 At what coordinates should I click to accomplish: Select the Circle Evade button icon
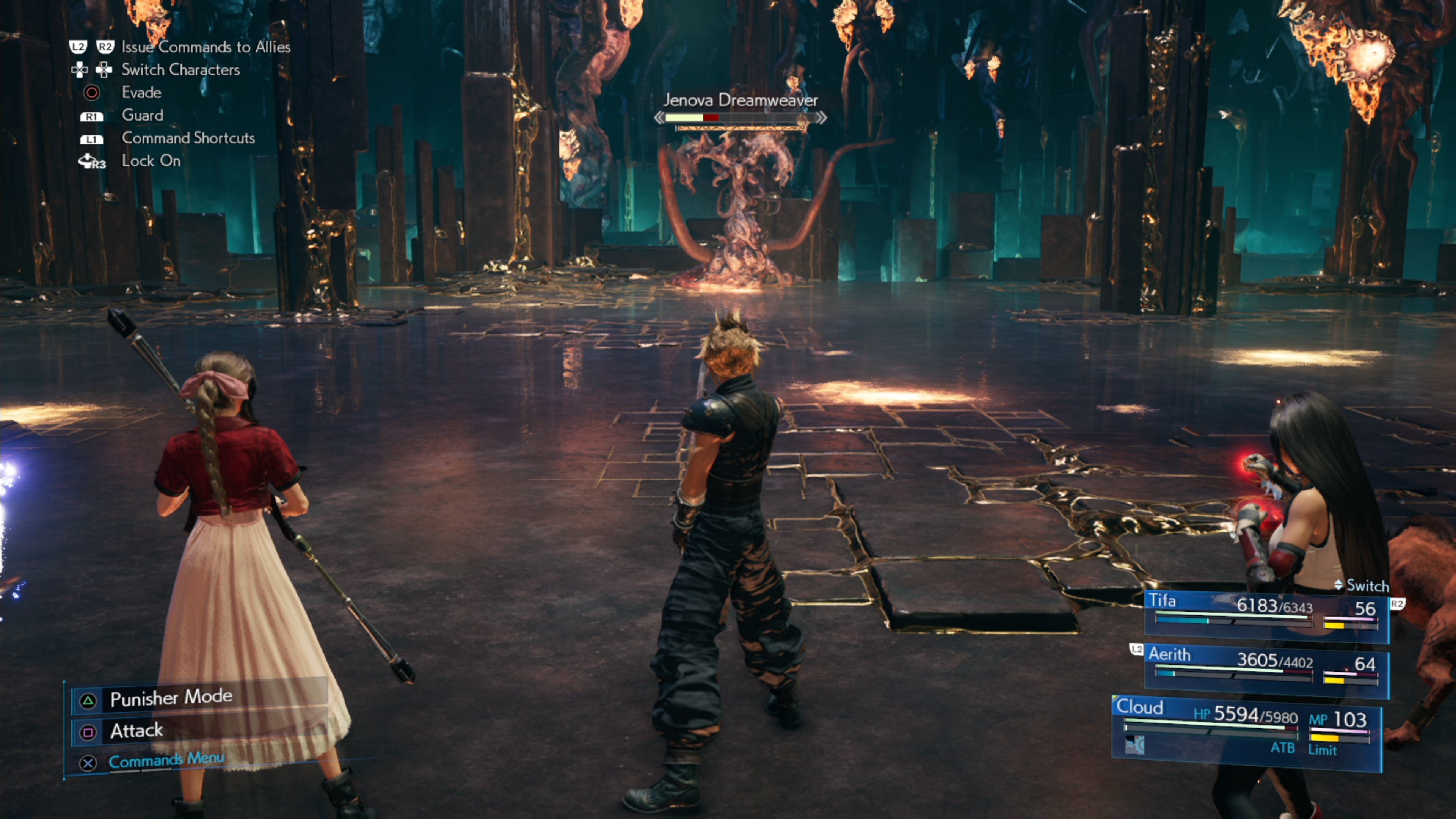click(x=91, y=92)
